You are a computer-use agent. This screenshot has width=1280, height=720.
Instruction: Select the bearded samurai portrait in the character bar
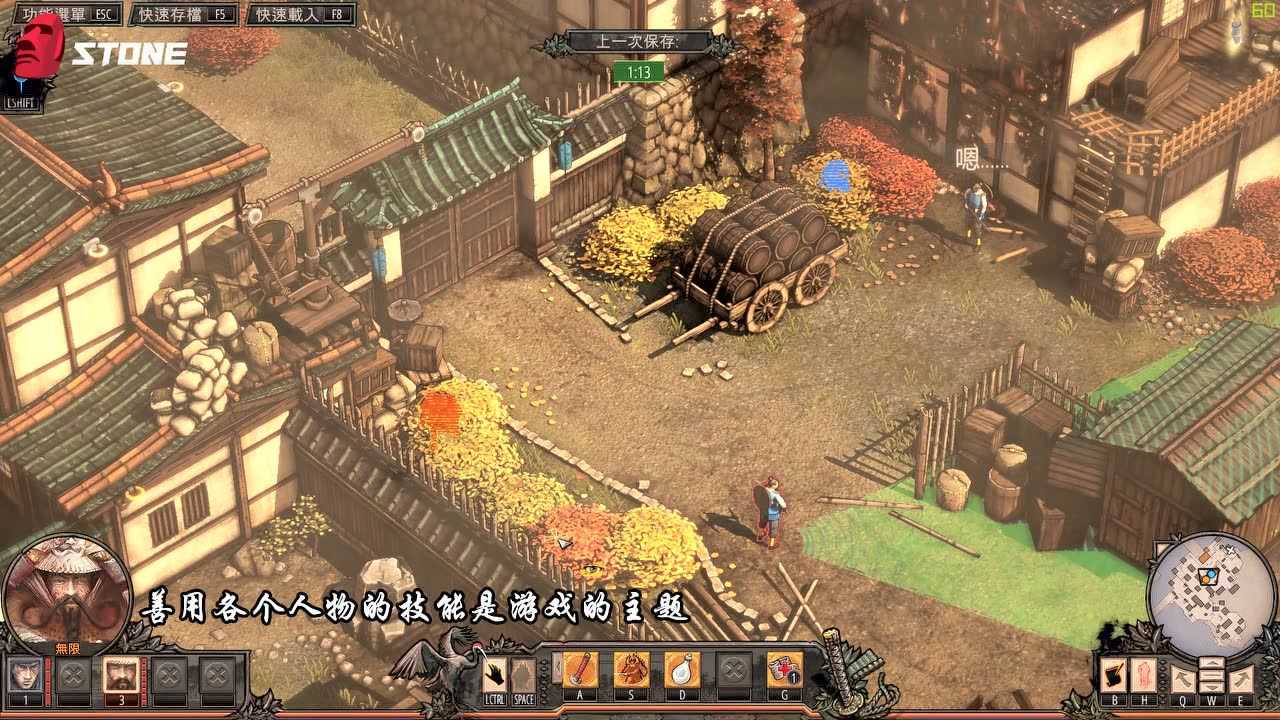pyautogui.click(x=121, y=676)
